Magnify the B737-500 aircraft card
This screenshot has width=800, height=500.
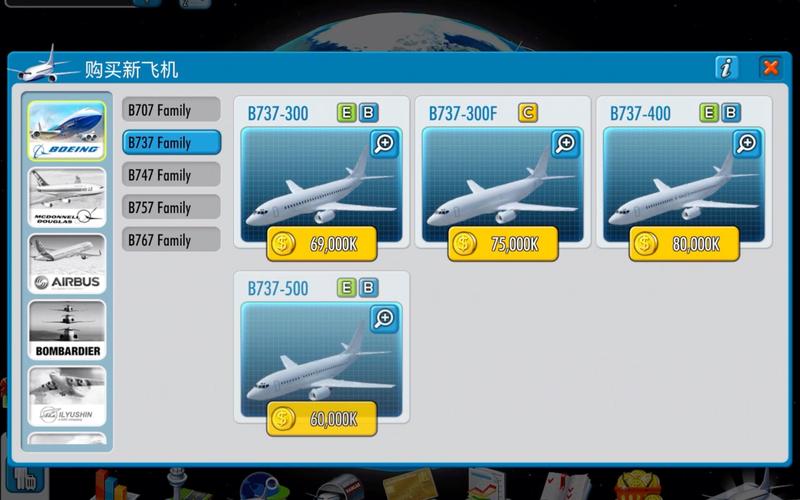(384, 319)
